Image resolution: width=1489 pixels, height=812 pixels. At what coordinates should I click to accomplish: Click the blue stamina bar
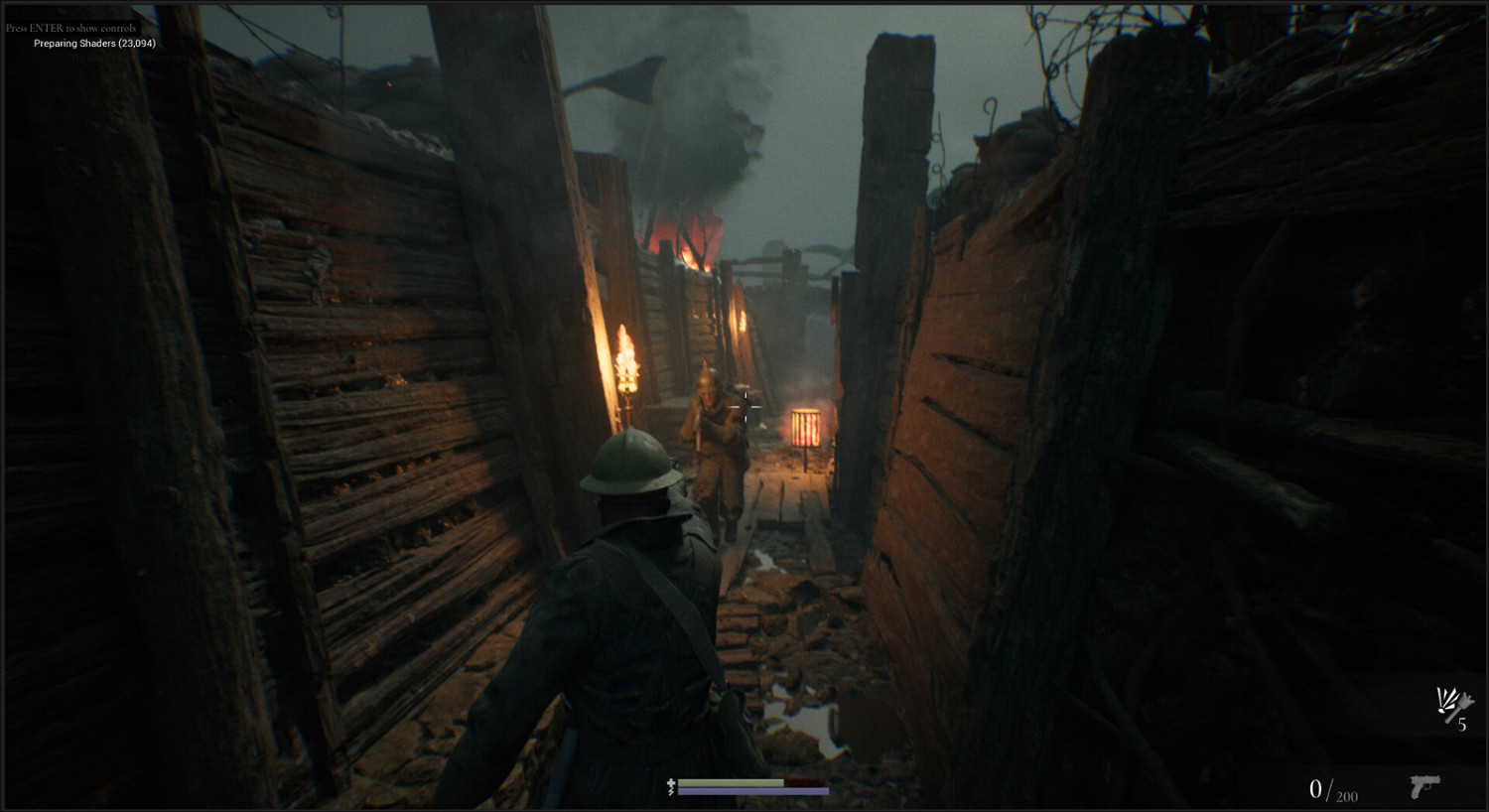click(752, 791)
